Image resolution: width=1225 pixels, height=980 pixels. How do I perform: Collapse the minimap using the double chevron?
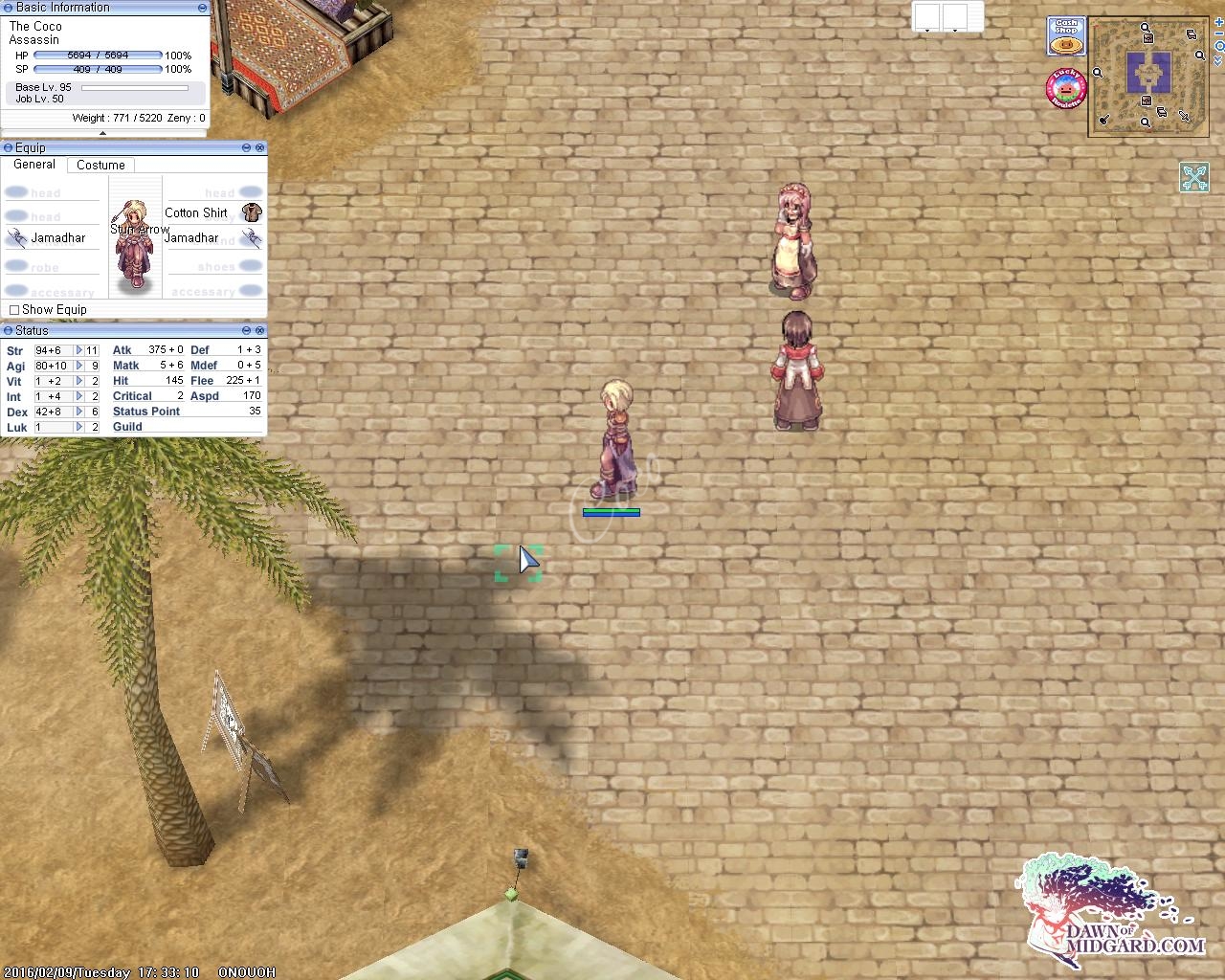point(1218,60)
